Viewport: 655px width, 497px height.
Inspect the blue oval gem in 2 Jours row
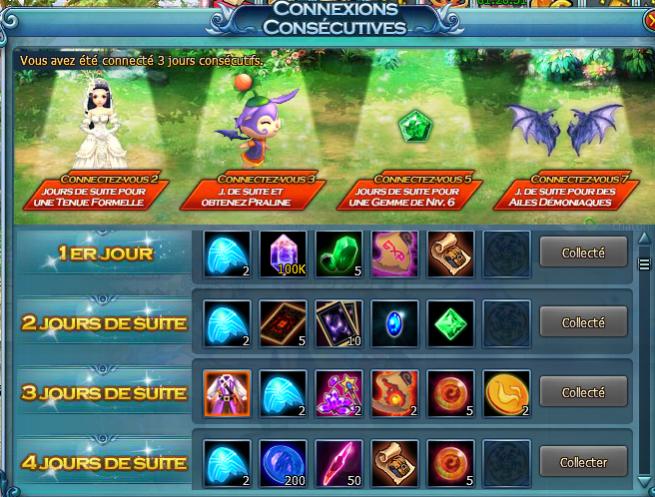tap(394, 323)
